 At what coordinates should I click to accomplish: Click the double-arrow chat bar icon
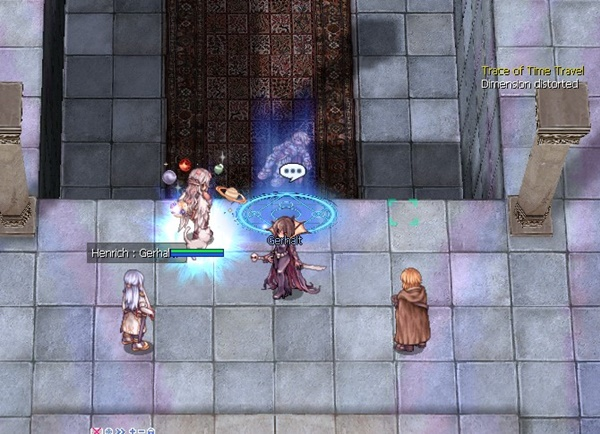coord(119,430)
